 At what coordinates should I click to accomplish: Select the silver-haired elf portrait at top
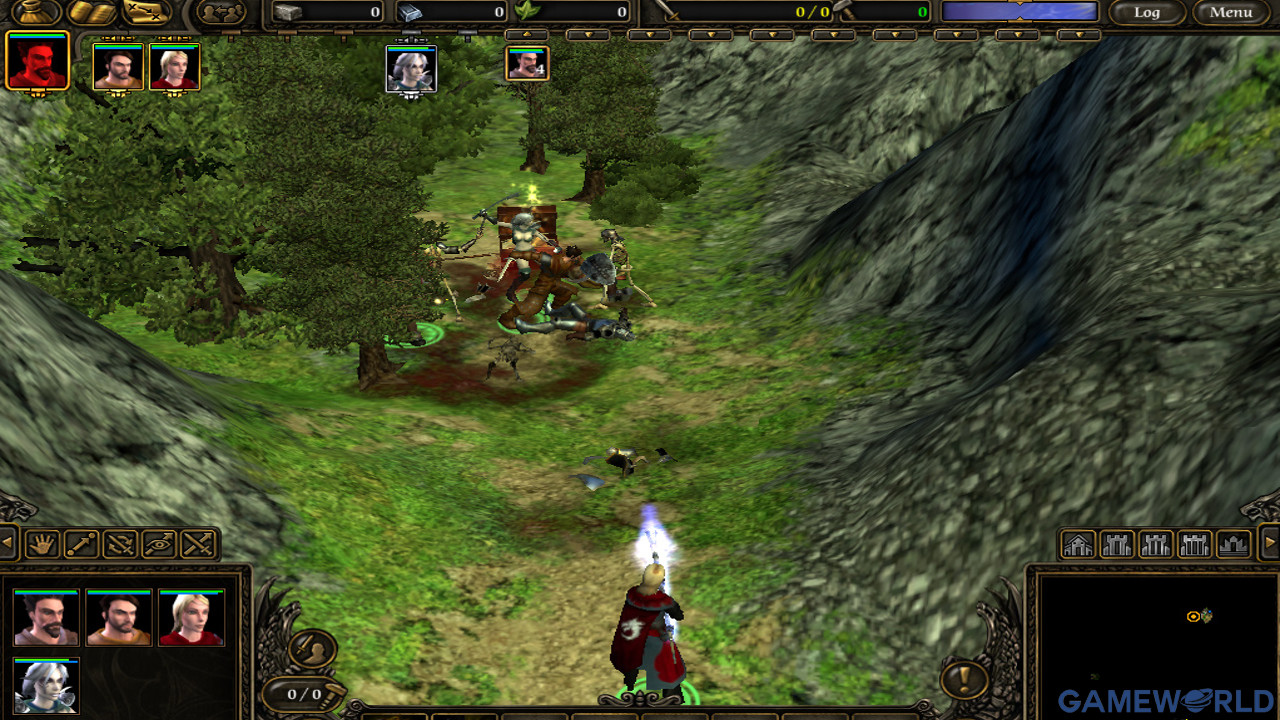(x=411, y=69)
